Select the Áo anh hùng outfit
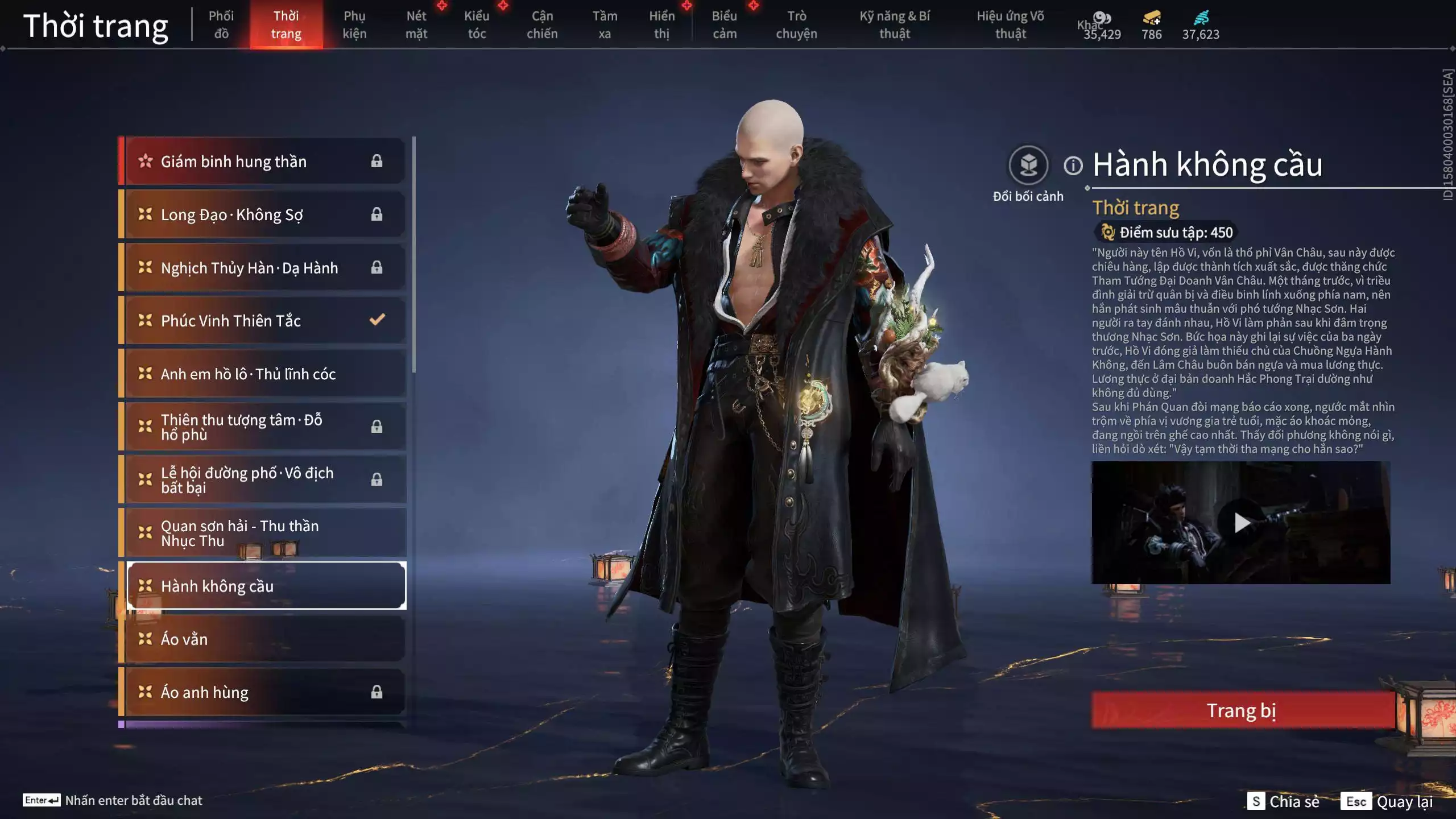 pos(264,692)
